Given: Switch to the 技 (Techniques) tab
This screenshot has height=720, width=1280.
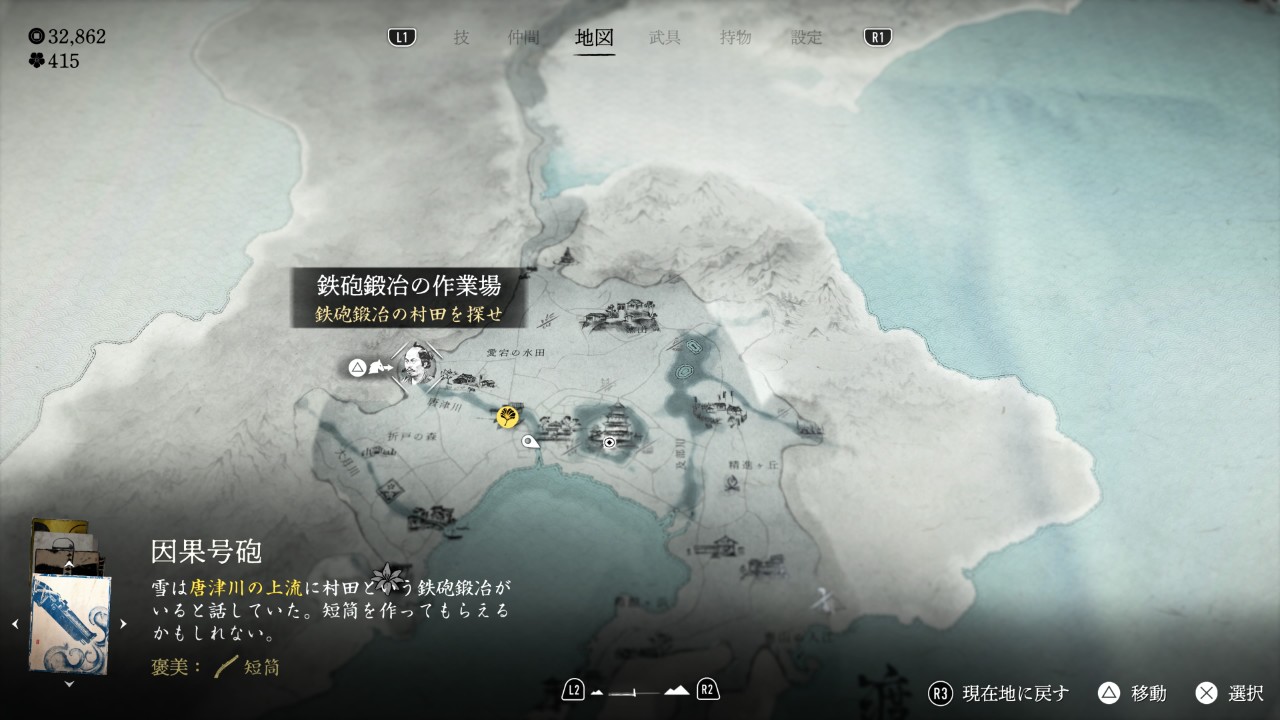Looking at the screenshot, I should 461,38.
